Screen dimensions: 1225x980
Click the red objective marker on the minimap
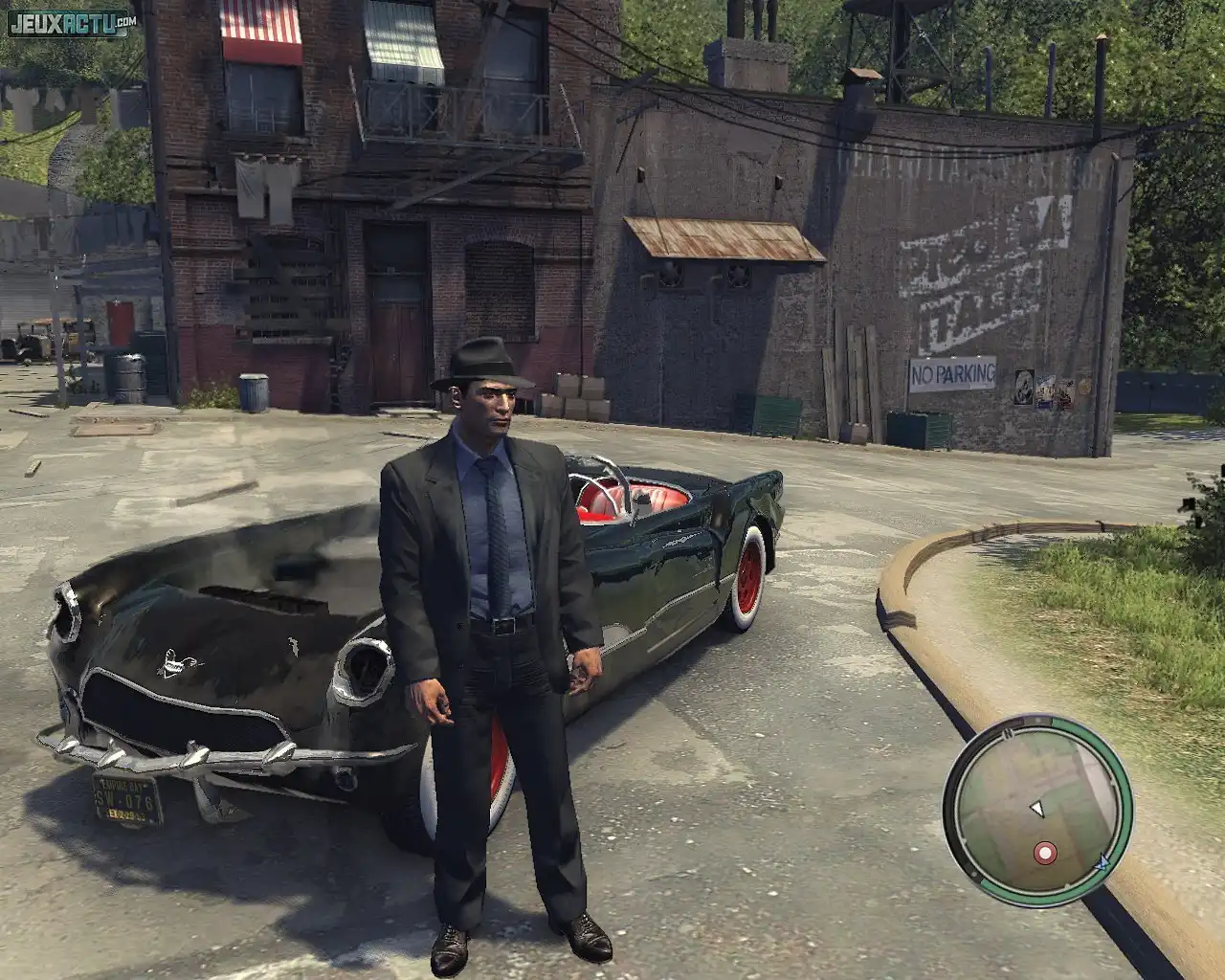(x=1044, y=851)
